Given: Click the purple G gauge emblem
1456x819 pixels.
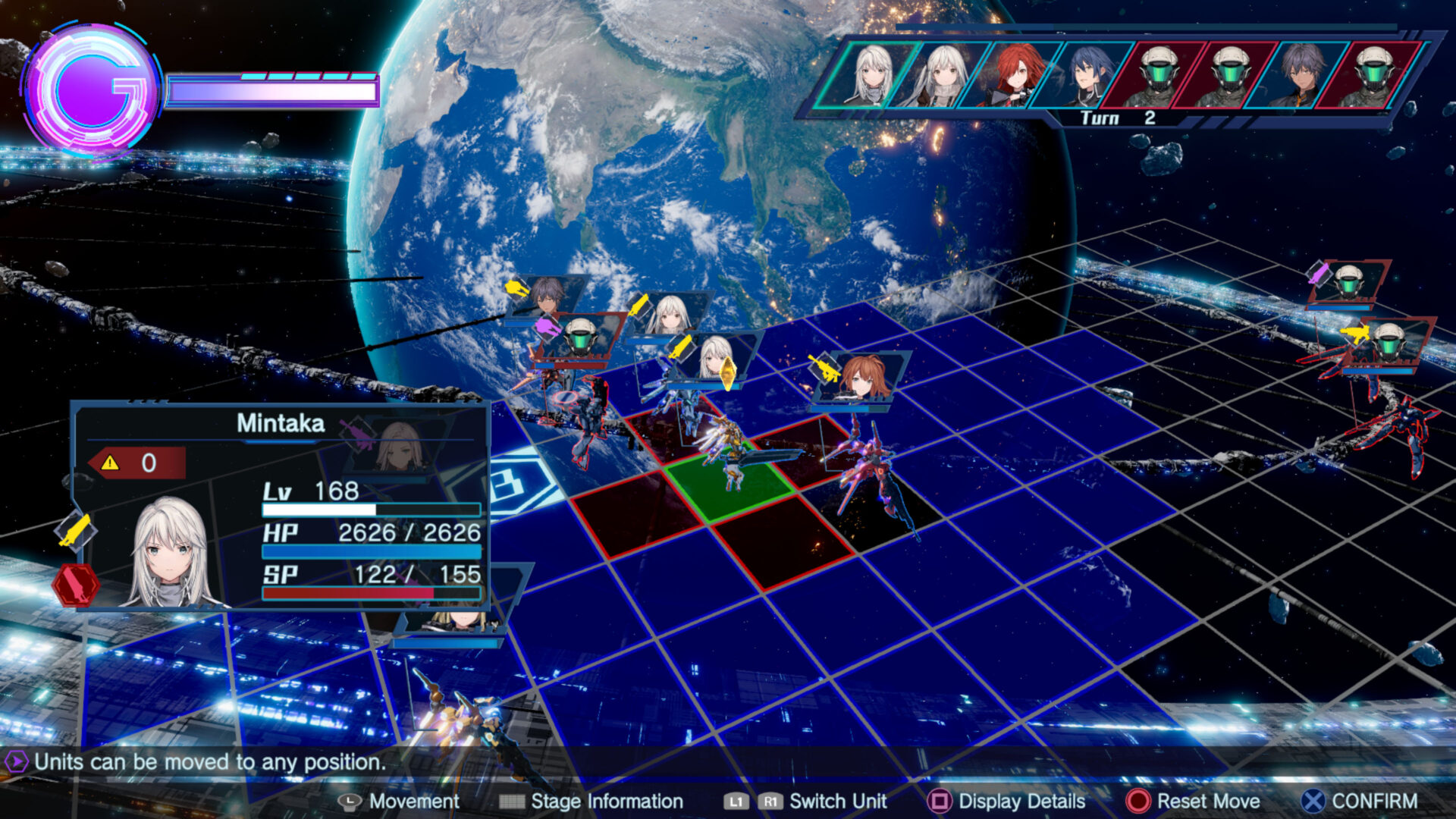Looking at the screenshot, I should click(91, 91).
